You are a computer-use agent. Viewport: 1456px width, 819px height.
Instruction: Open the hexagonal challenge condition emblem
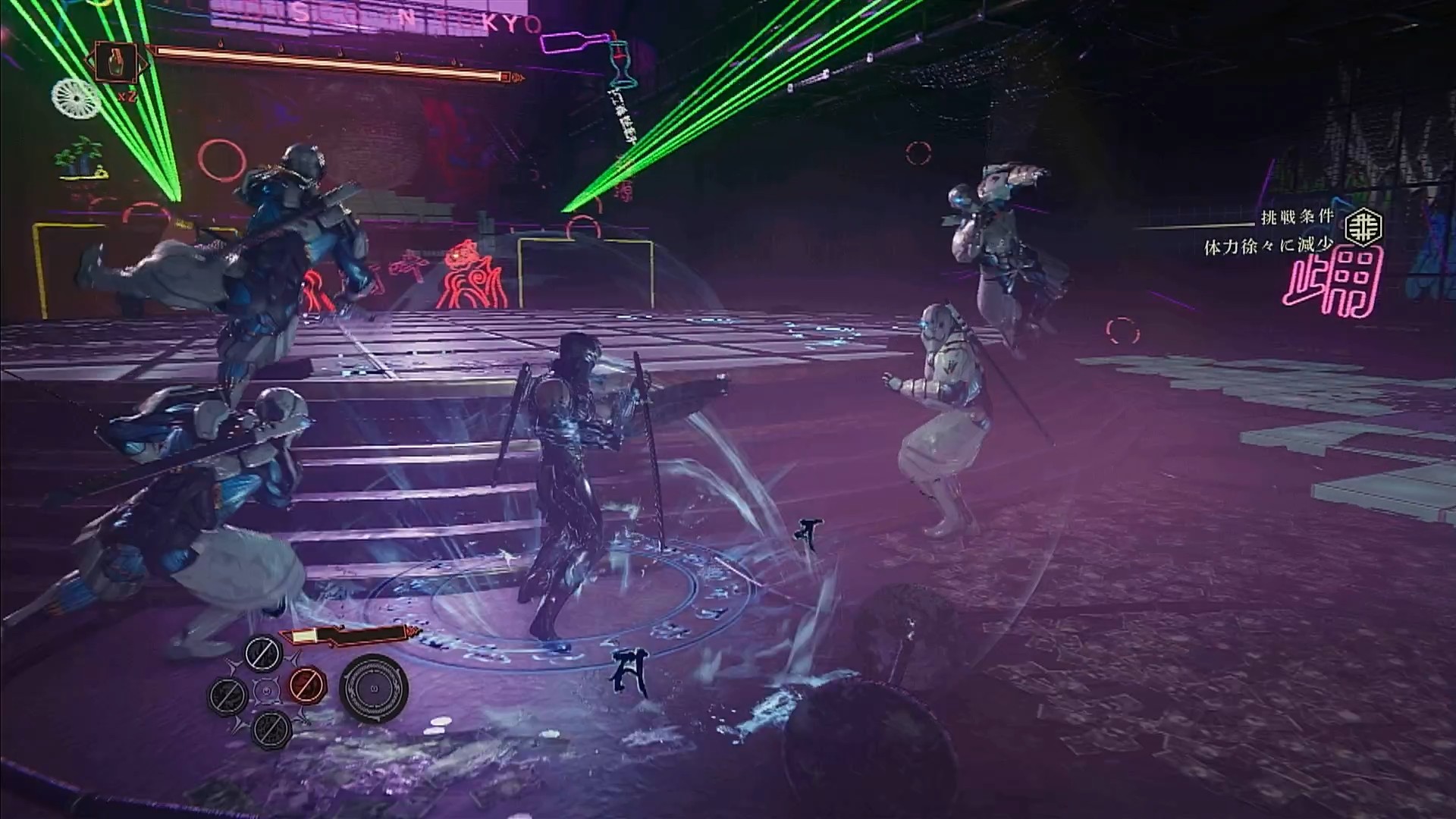tap(1363, 225)
